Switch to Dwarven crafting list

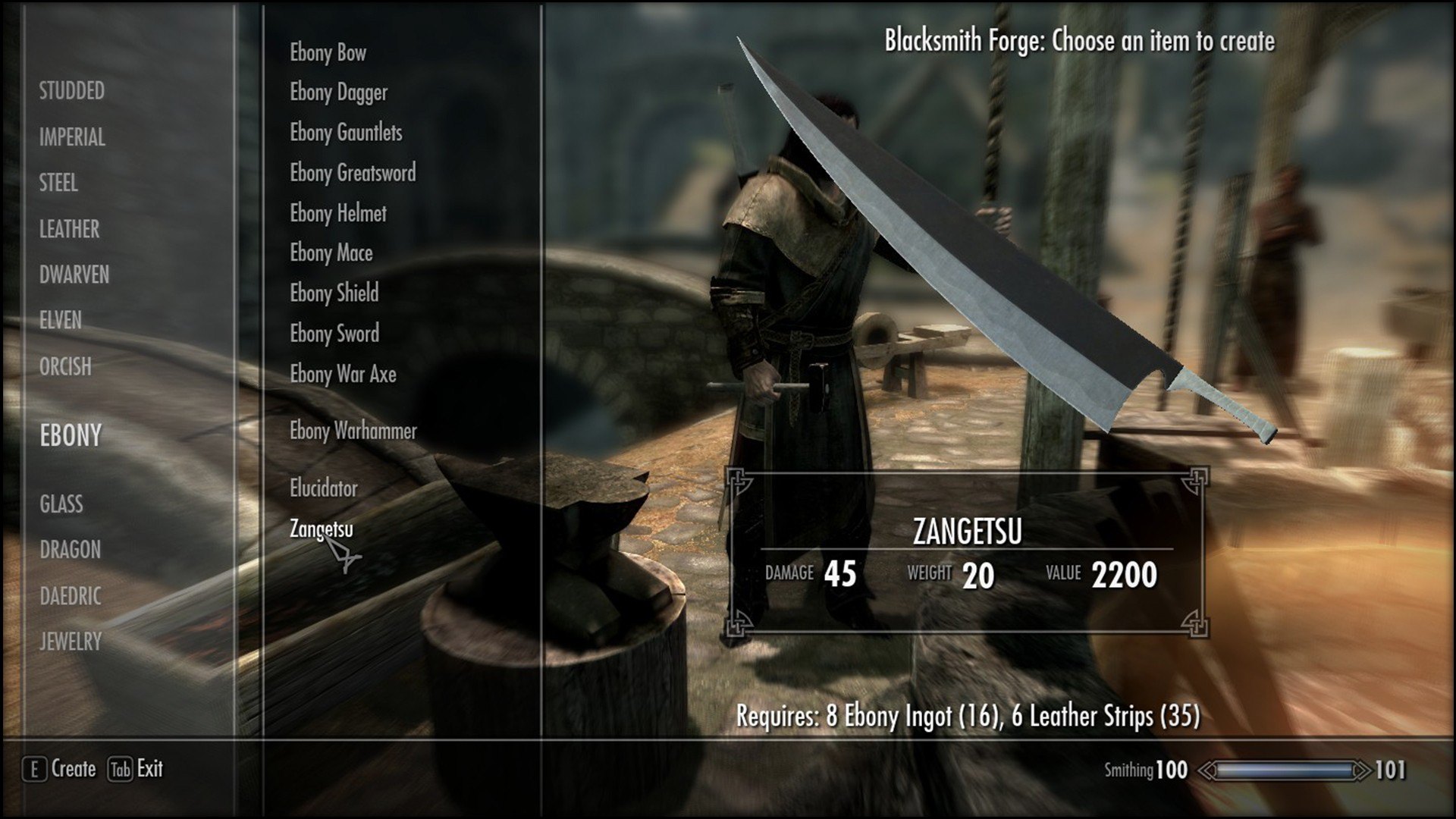74,275
